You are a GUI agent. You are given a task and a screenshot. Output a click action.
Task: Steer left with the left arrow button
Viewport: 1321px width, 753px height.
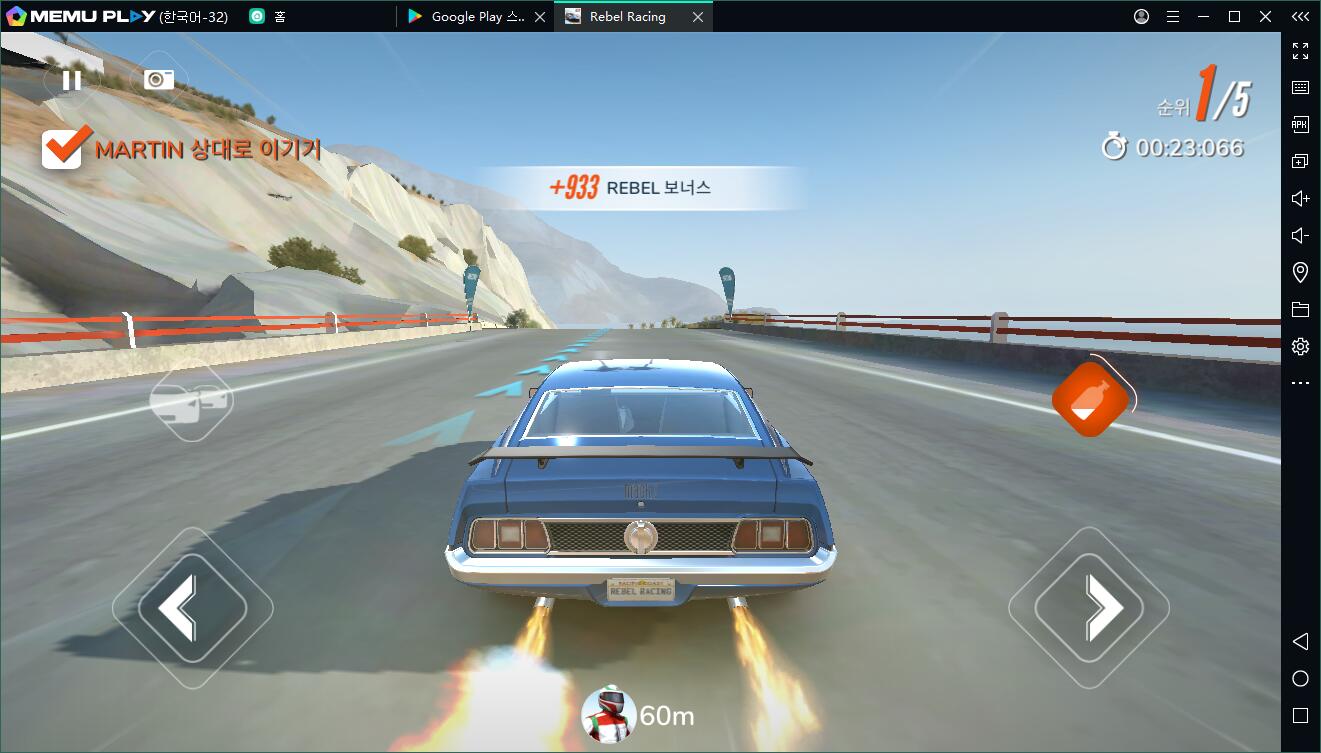pos(192,608)
